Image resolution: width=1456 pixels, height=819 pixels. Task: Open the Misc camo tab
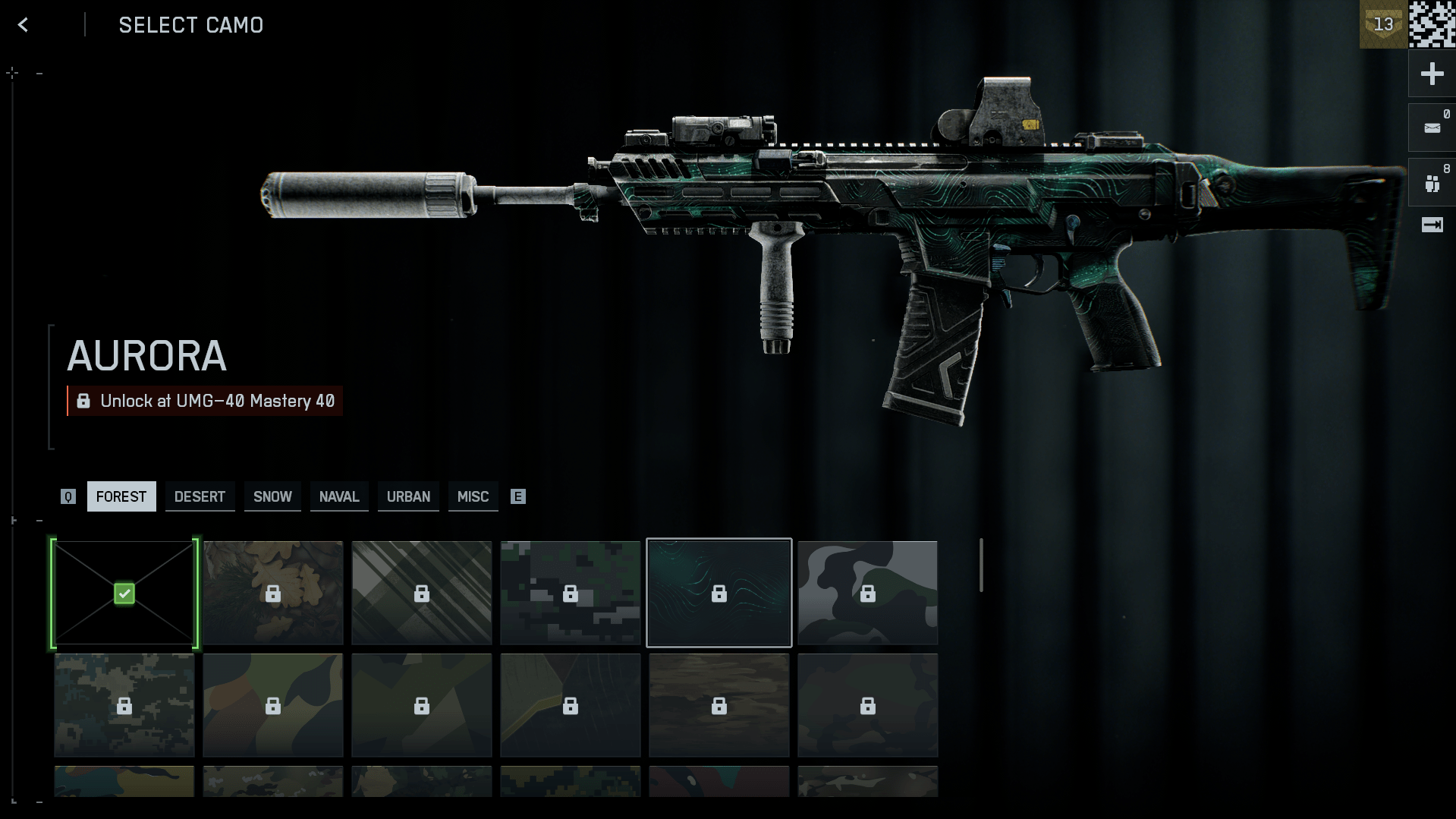pos(473,496)
